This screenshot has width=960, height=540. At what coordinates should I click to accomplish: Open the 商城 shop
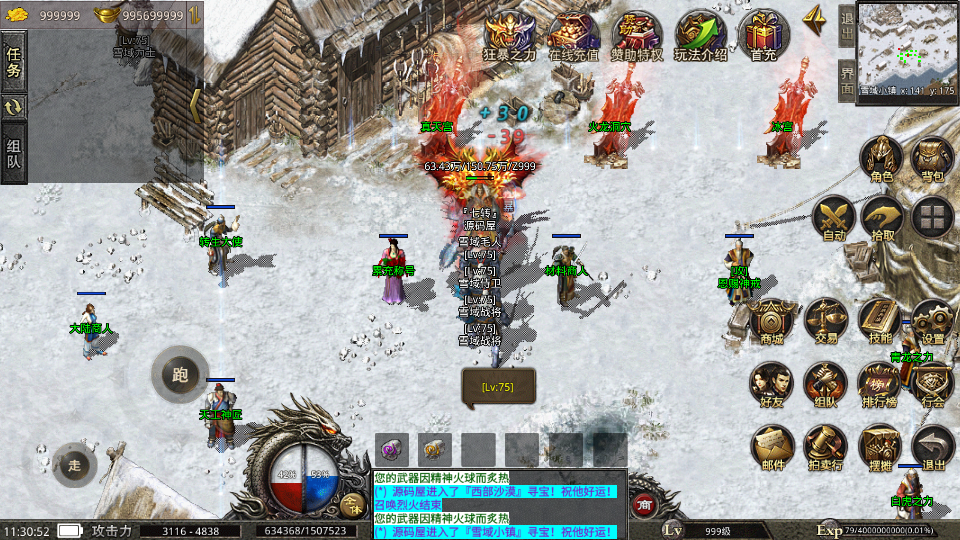tap(772, 320)
